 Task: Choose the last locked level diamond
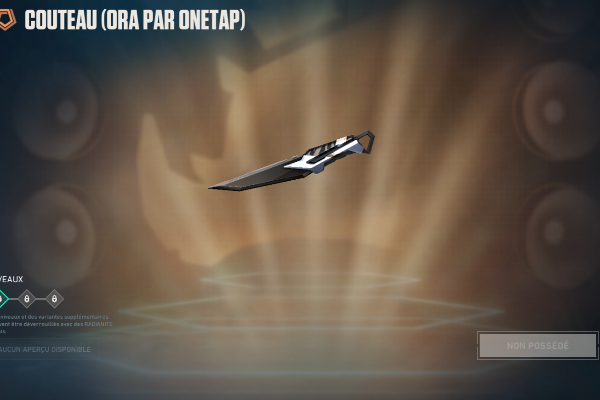point(54,298)
